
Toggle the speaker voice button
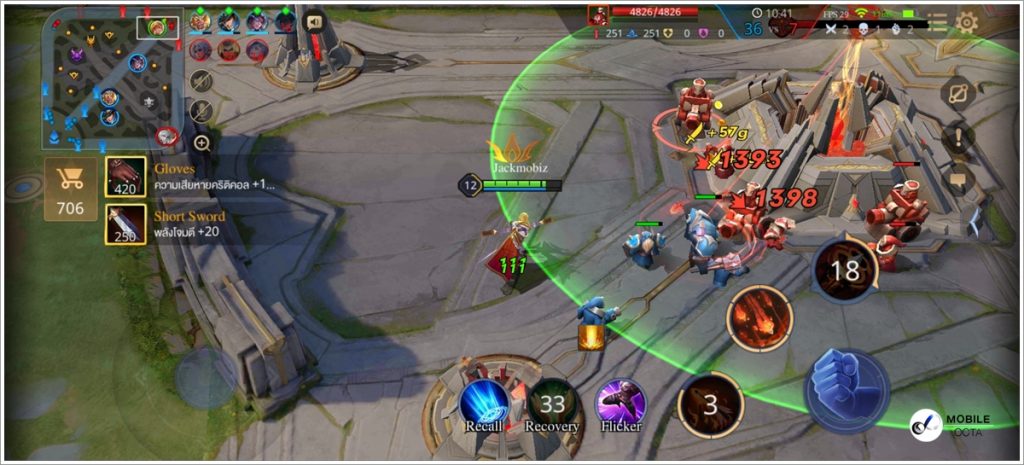(315, 22)
